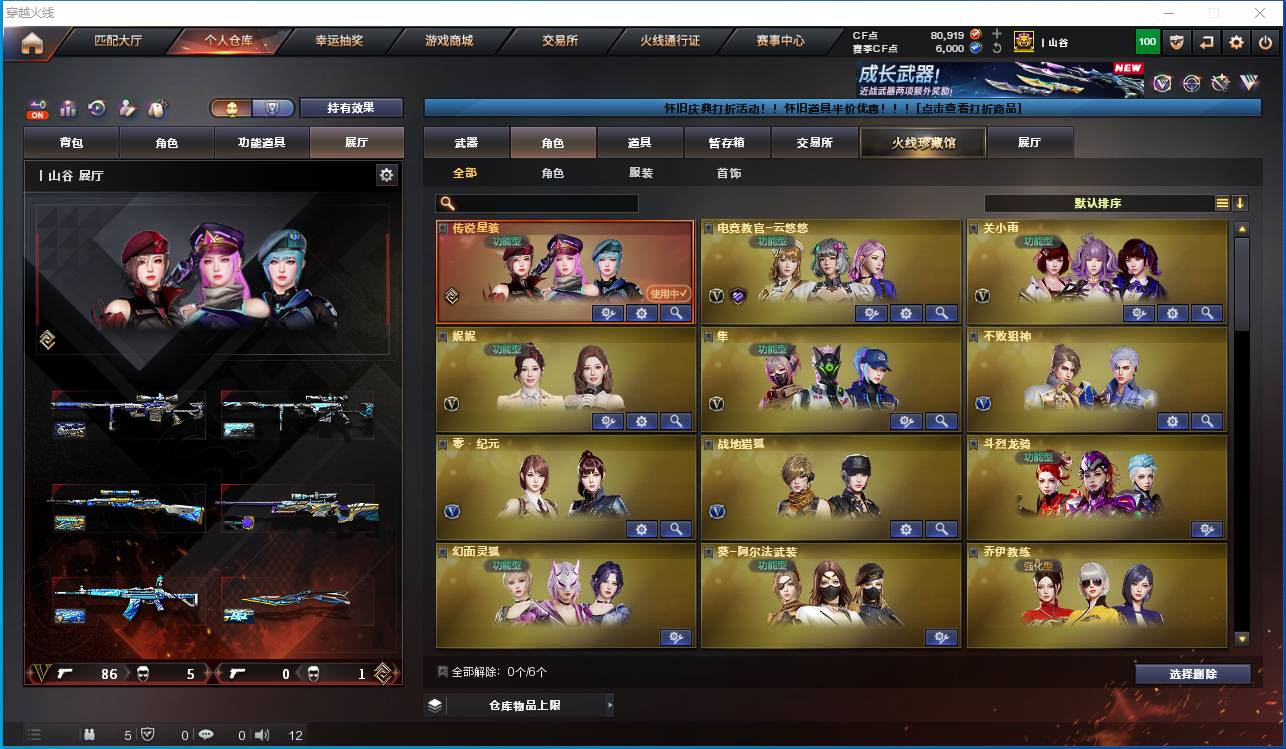Click the power/exit icon at top right
Image resolution: width=1286 pixels, height=749 pixels.
click(x=1266, y=42)
